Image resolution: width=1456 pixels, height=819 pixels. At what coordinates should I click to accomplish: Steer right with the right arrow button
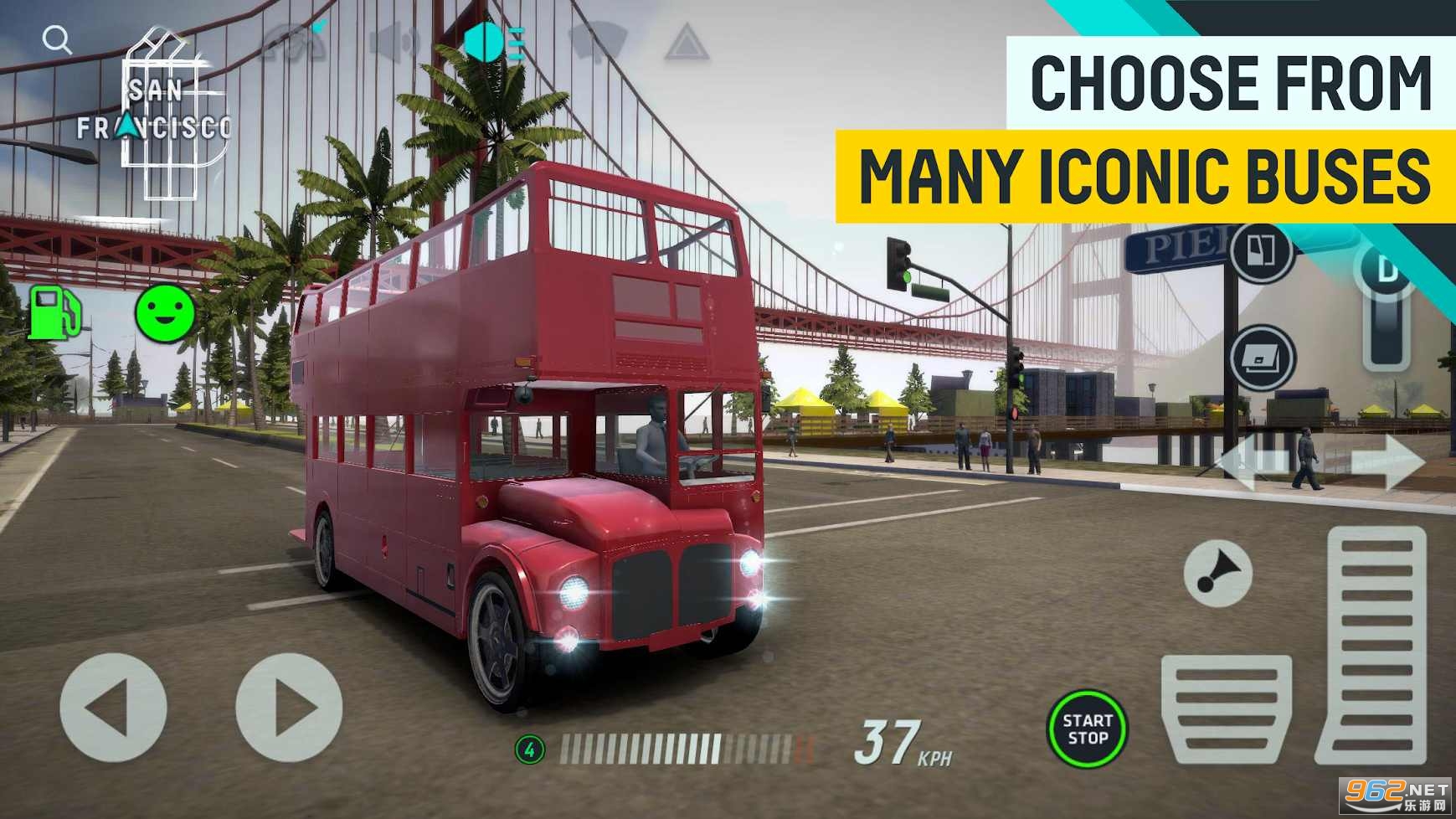click(289, 708)
